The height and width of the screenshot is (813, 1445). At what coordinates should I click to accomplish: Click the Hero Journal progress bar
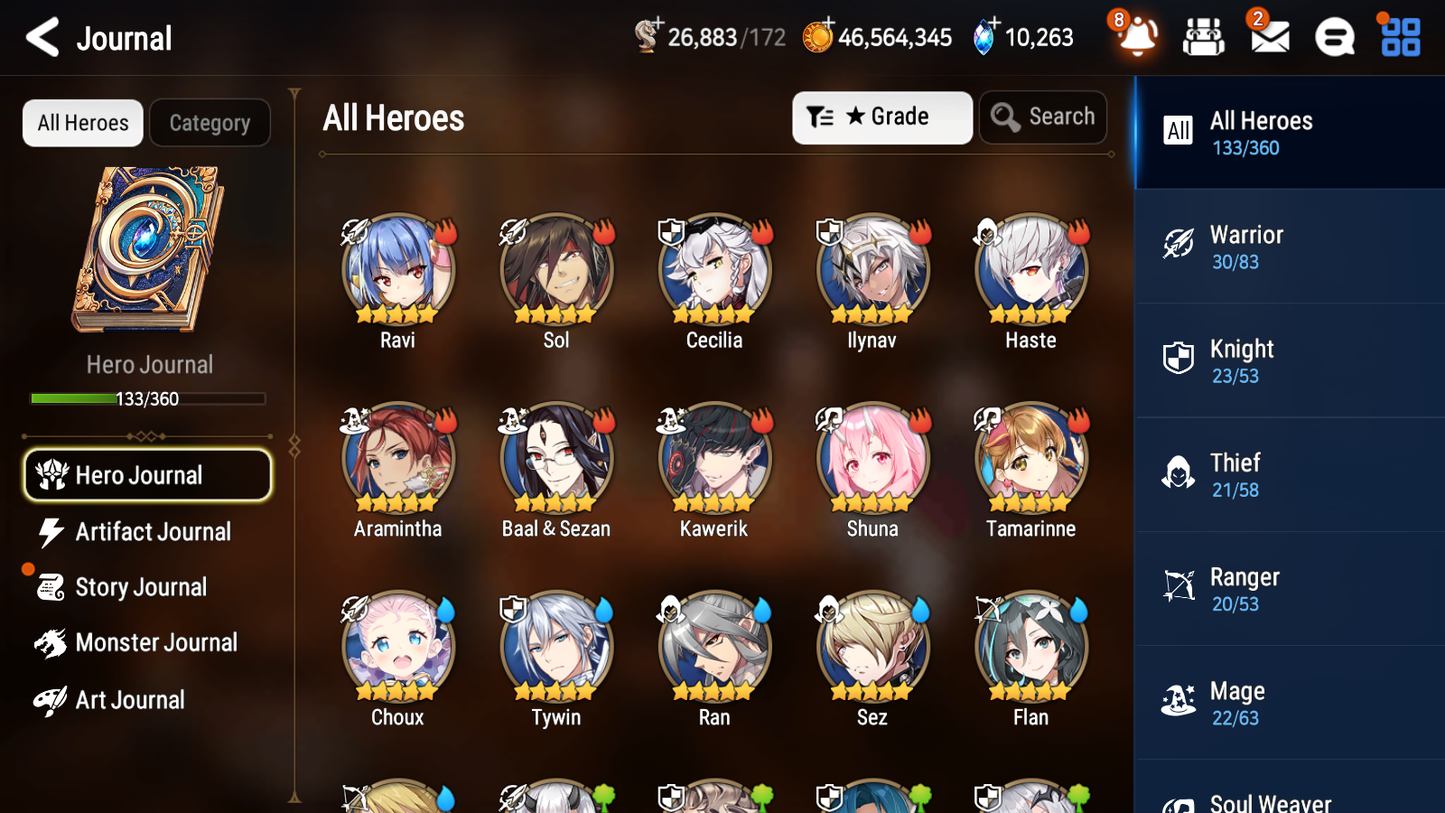148,398
